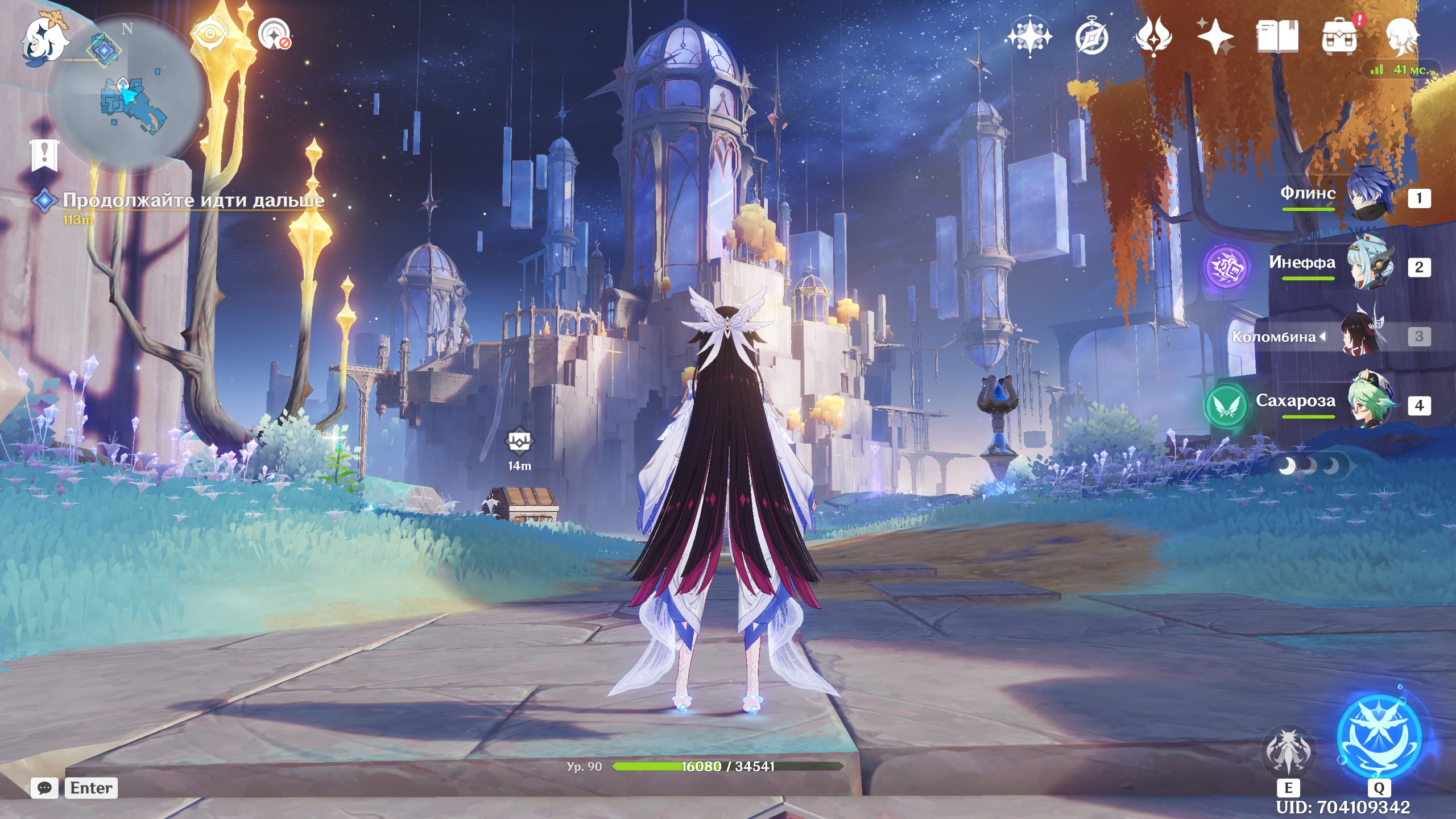
Task: Open the winged battle pass icon
Action: coord(1153,38)
